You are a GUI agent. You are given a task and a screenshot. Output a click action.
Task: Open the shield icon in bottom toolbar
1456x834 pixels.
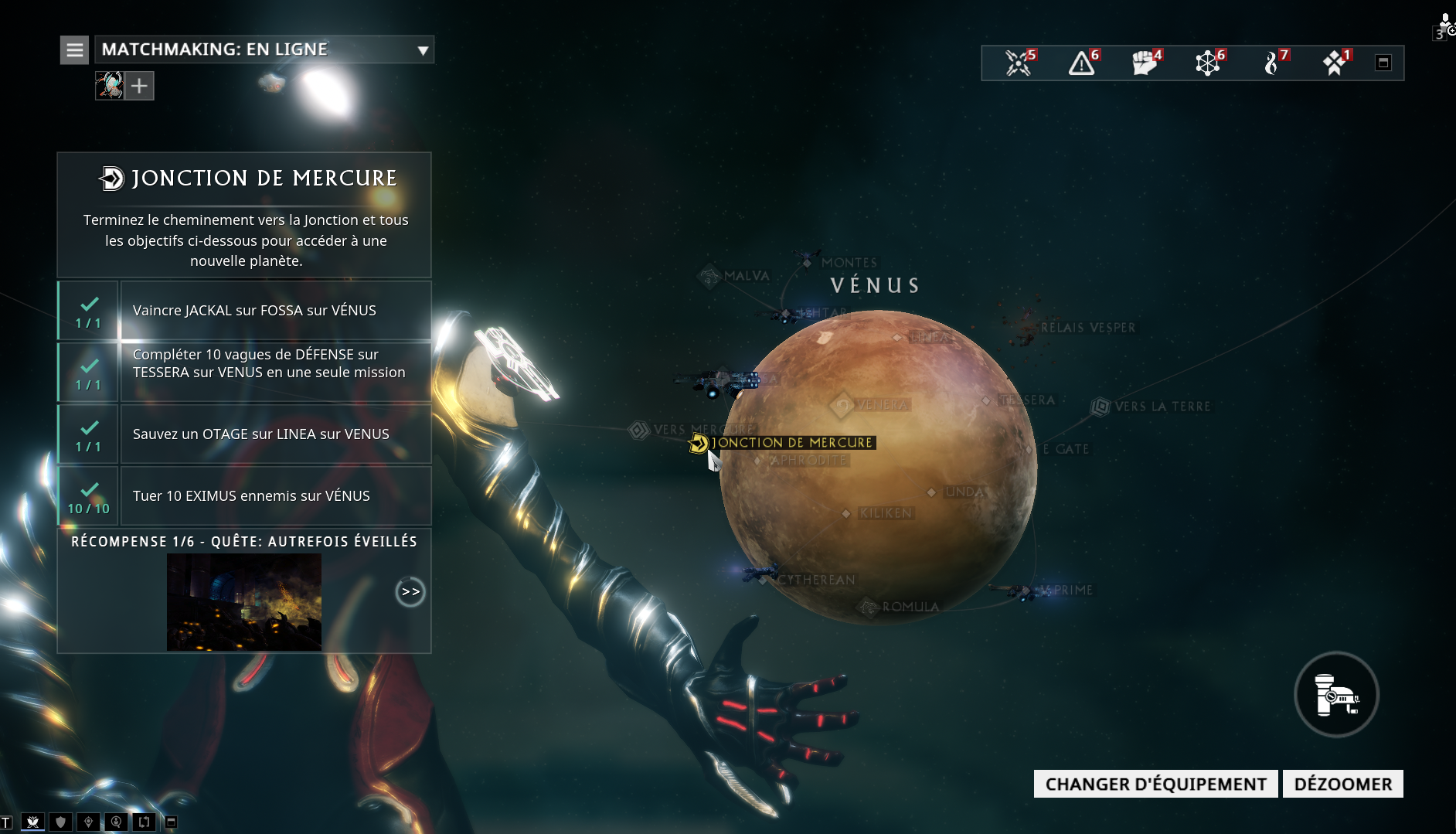[x=60, y=822]
